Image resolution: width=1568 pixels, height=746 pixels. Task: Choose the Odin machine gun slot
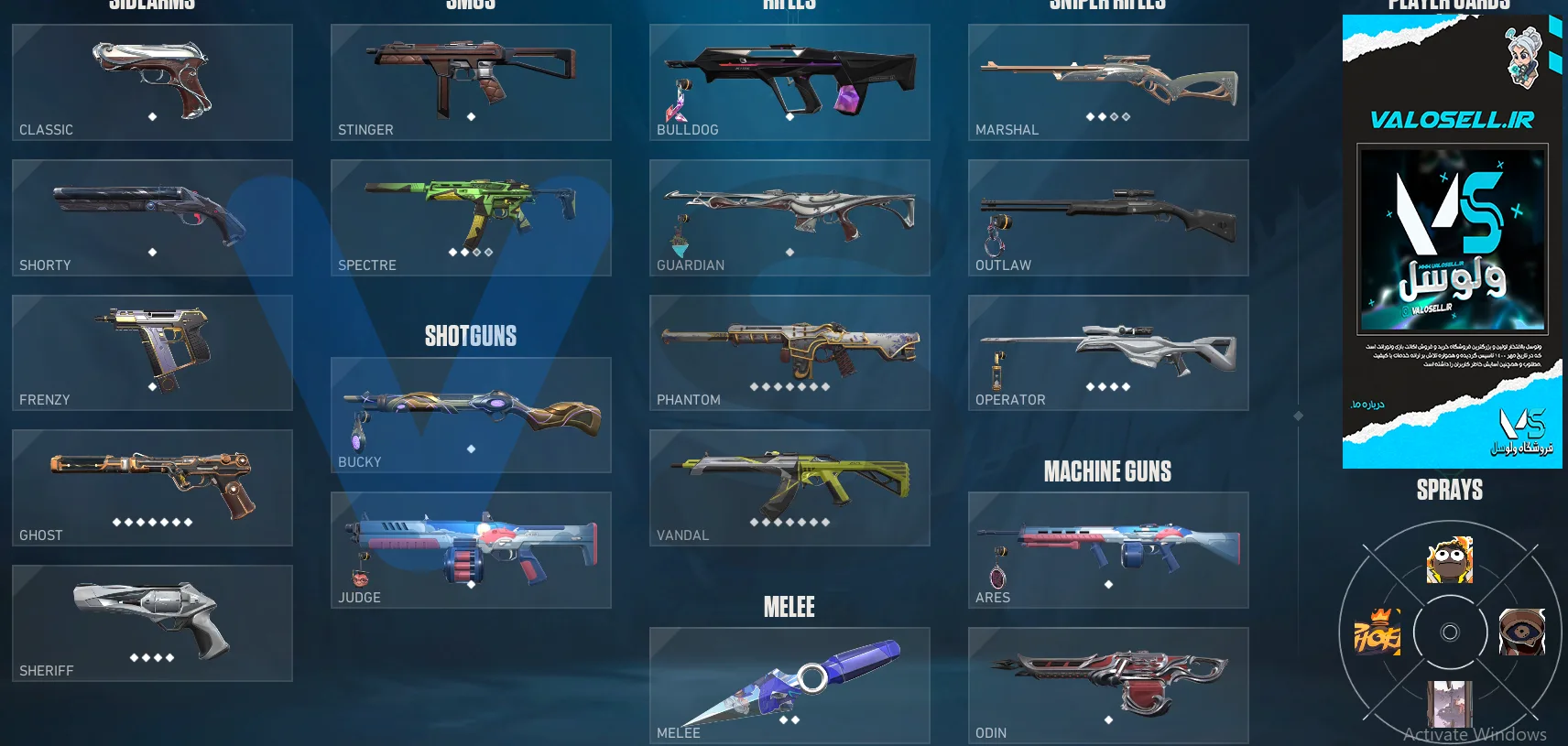pyautogui.click(x=1108, y=686)
